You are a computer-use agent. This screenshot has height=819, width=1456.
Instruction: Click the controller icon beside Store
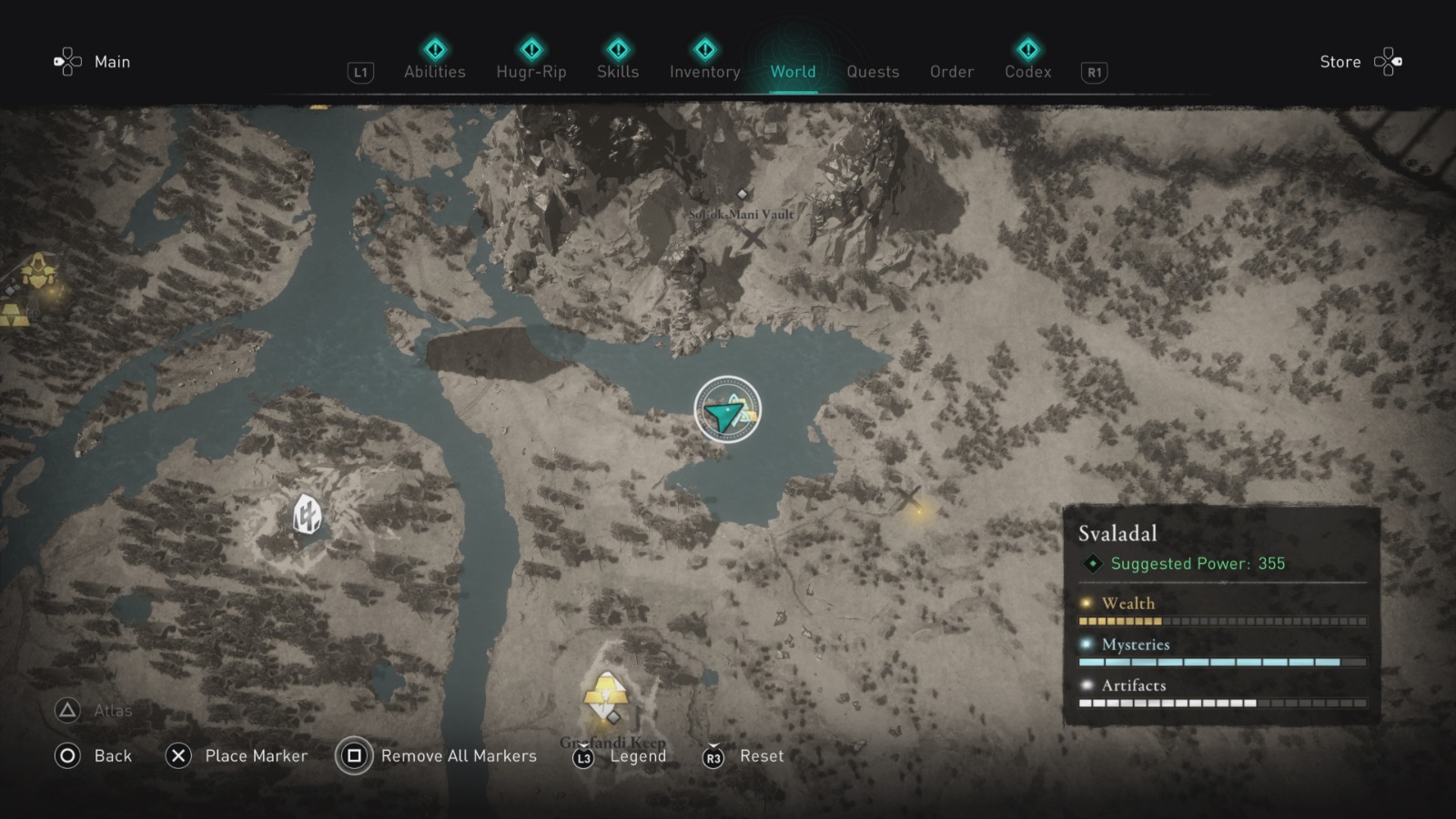click(1390, 61)
